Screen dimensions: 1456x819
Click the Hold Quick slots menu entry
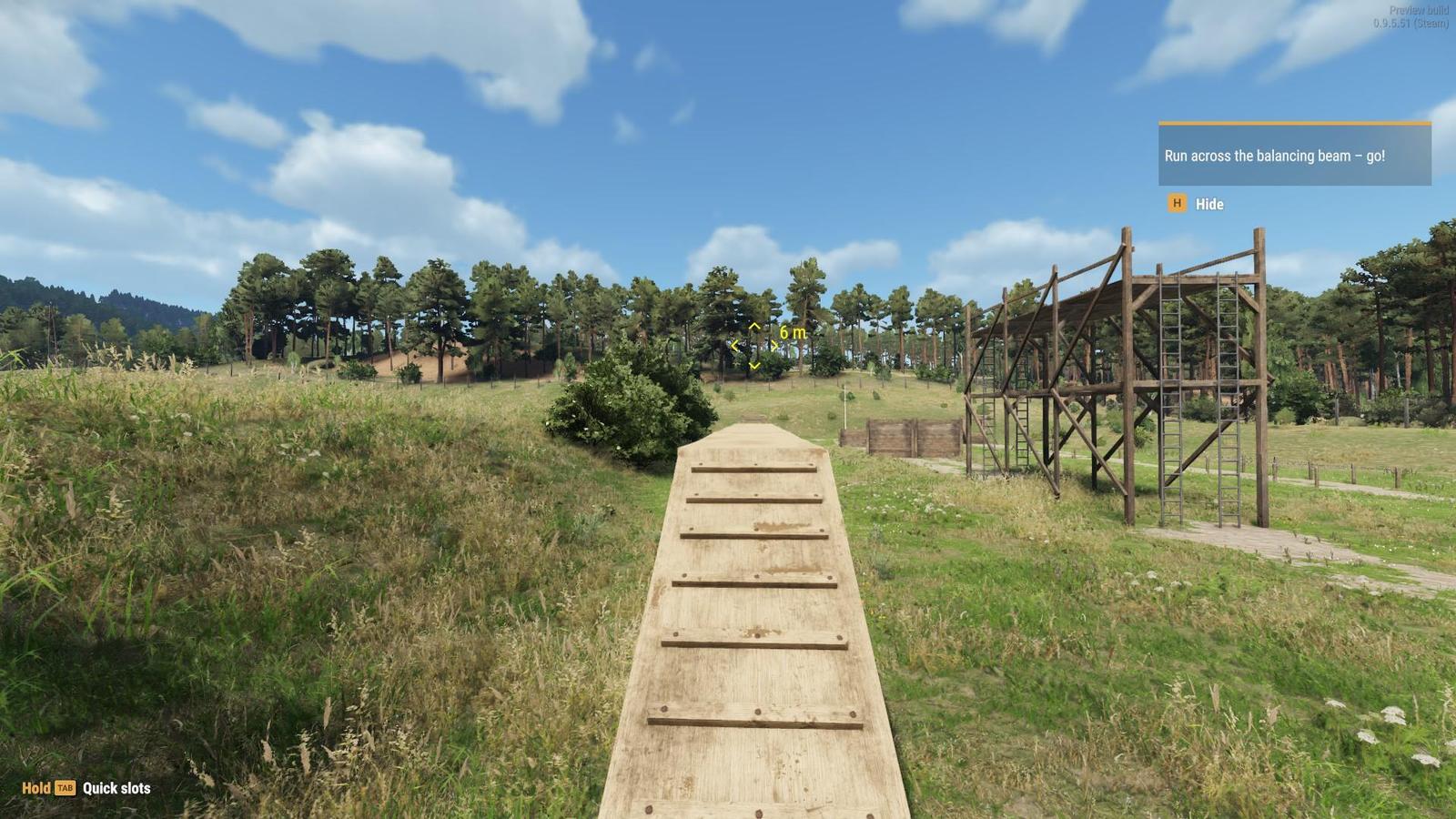coord(82,788)
